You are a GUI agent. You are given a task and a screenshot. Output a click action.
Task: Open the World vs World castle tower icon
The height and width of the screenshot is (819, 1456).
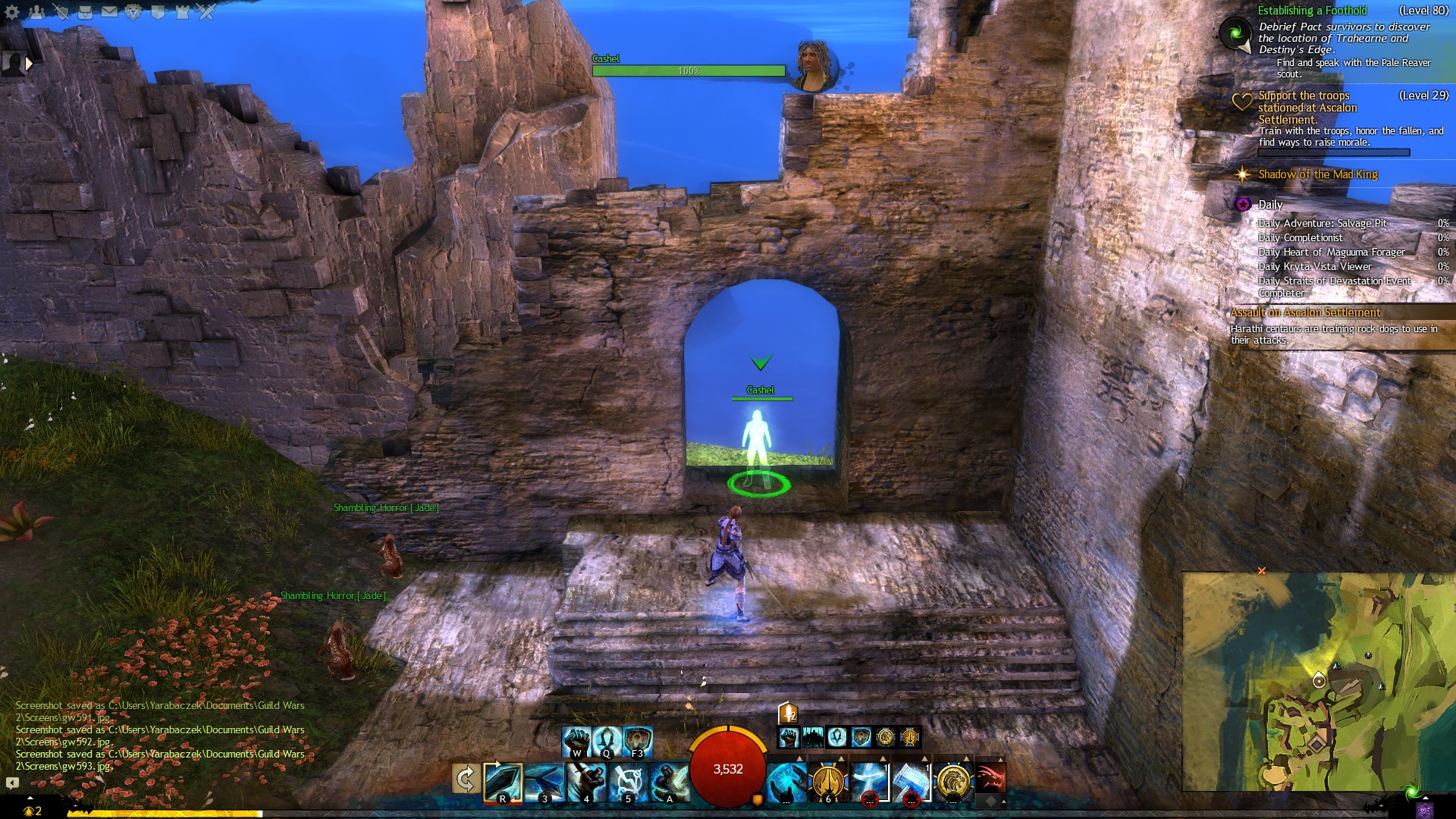pyautogui.click(x=182, y=11)
